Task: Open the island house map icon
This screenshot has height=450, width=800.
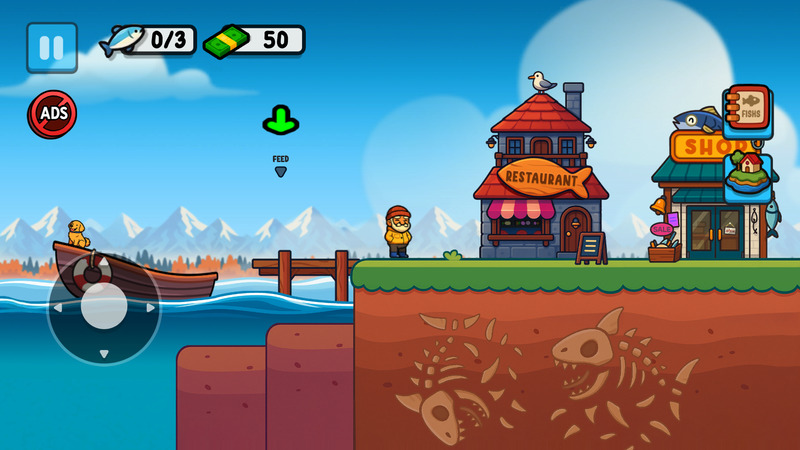Action: (x=748, y=177)
